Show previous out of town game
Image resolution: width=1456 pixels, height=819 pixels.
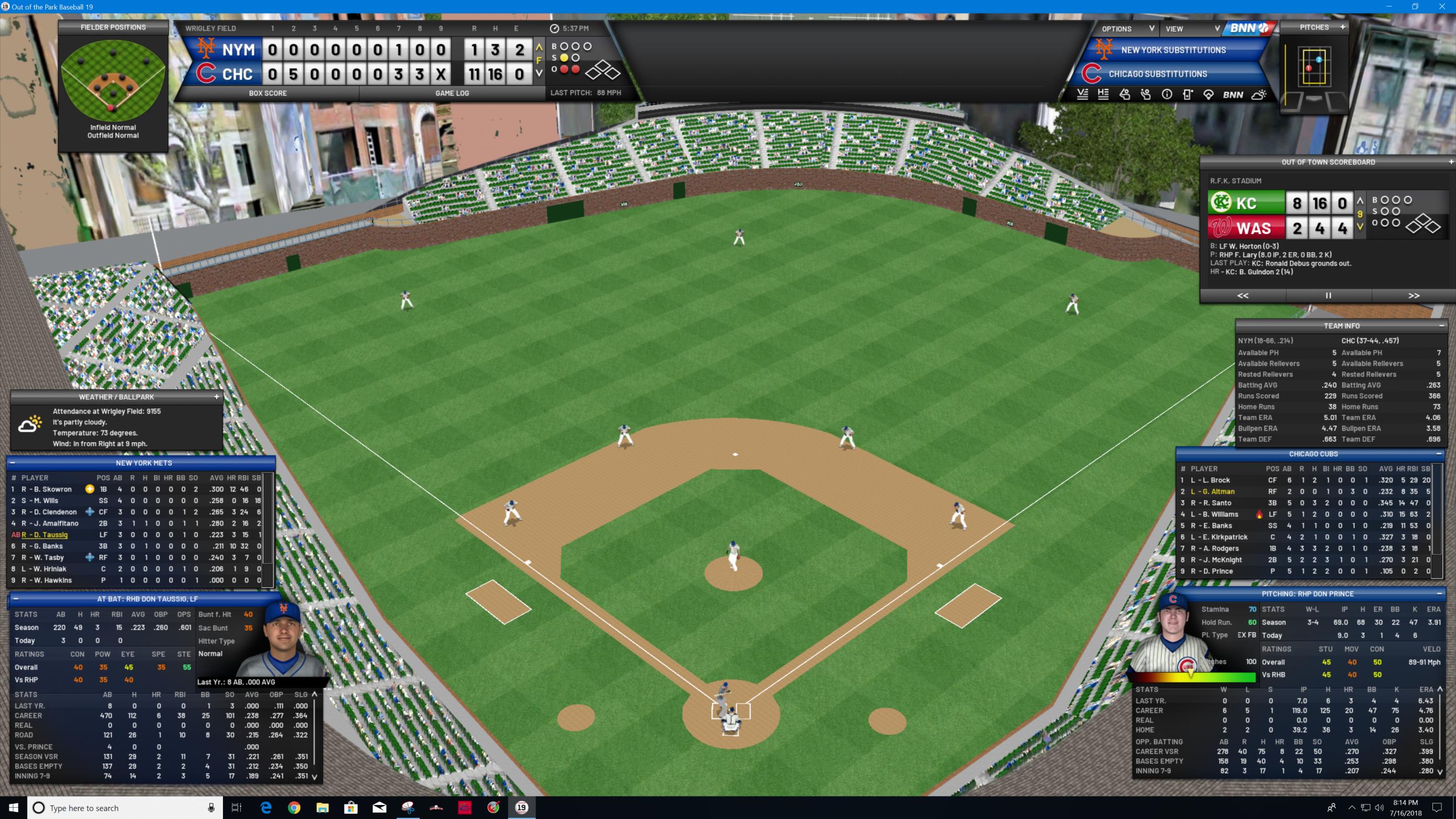1242,295
